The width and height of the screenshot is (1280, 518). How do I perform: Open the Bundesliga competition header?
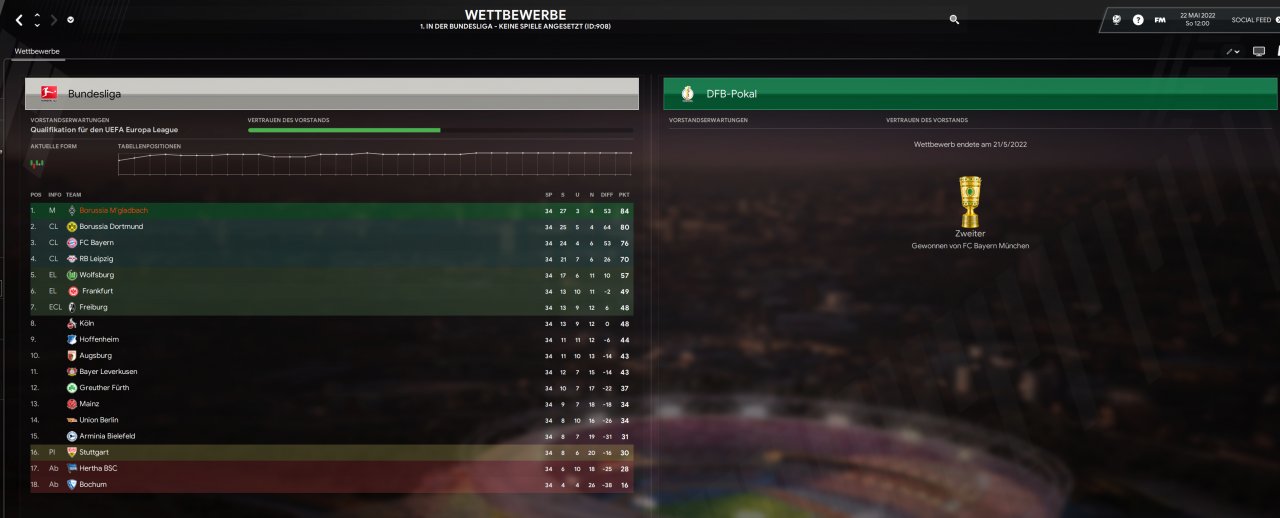[332, 93]
